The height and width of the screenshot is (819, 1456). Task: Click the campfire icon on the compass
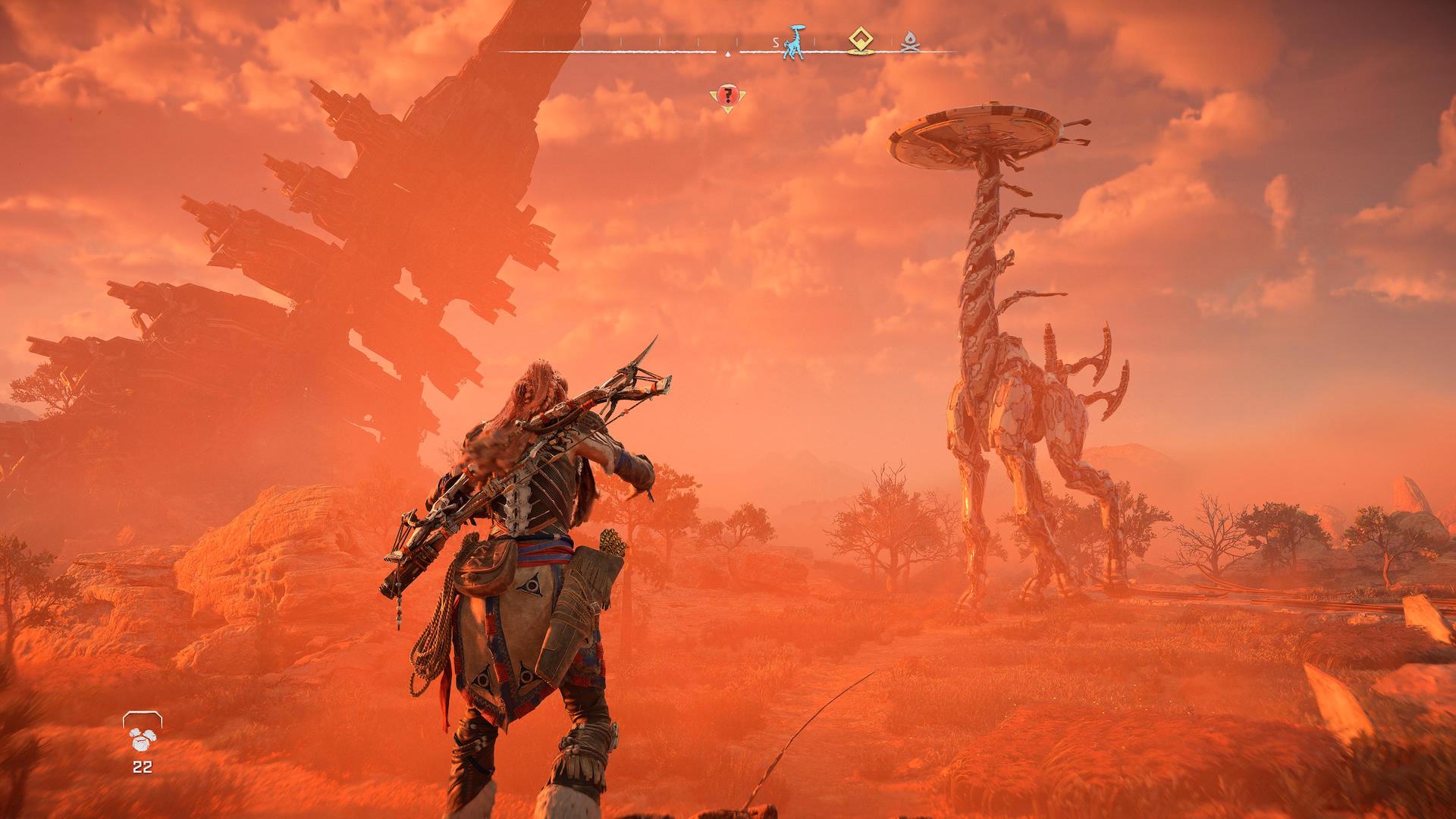point(909,44)
